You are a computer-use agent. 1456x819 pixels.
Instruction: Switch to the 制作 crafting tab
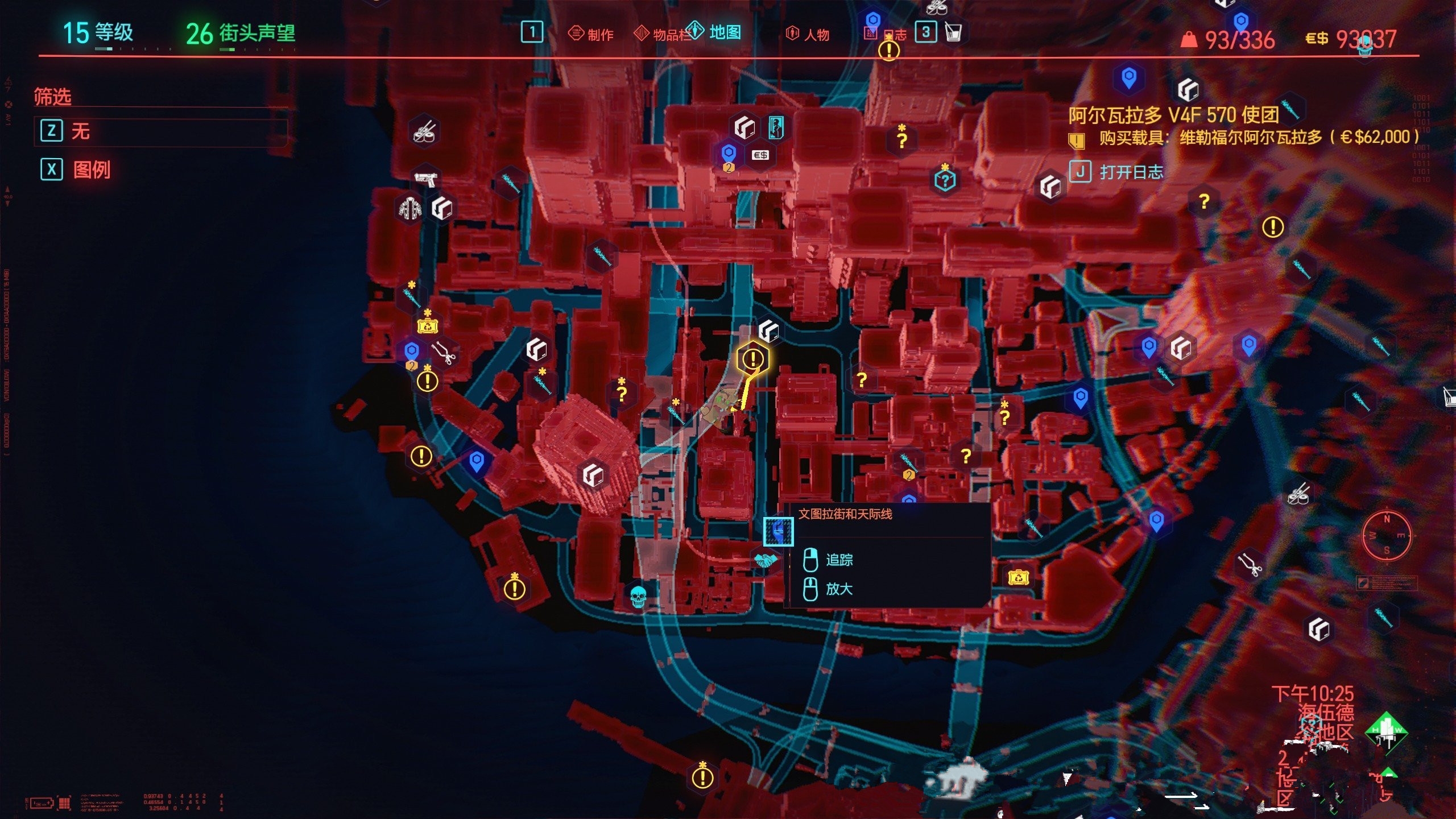591,34
